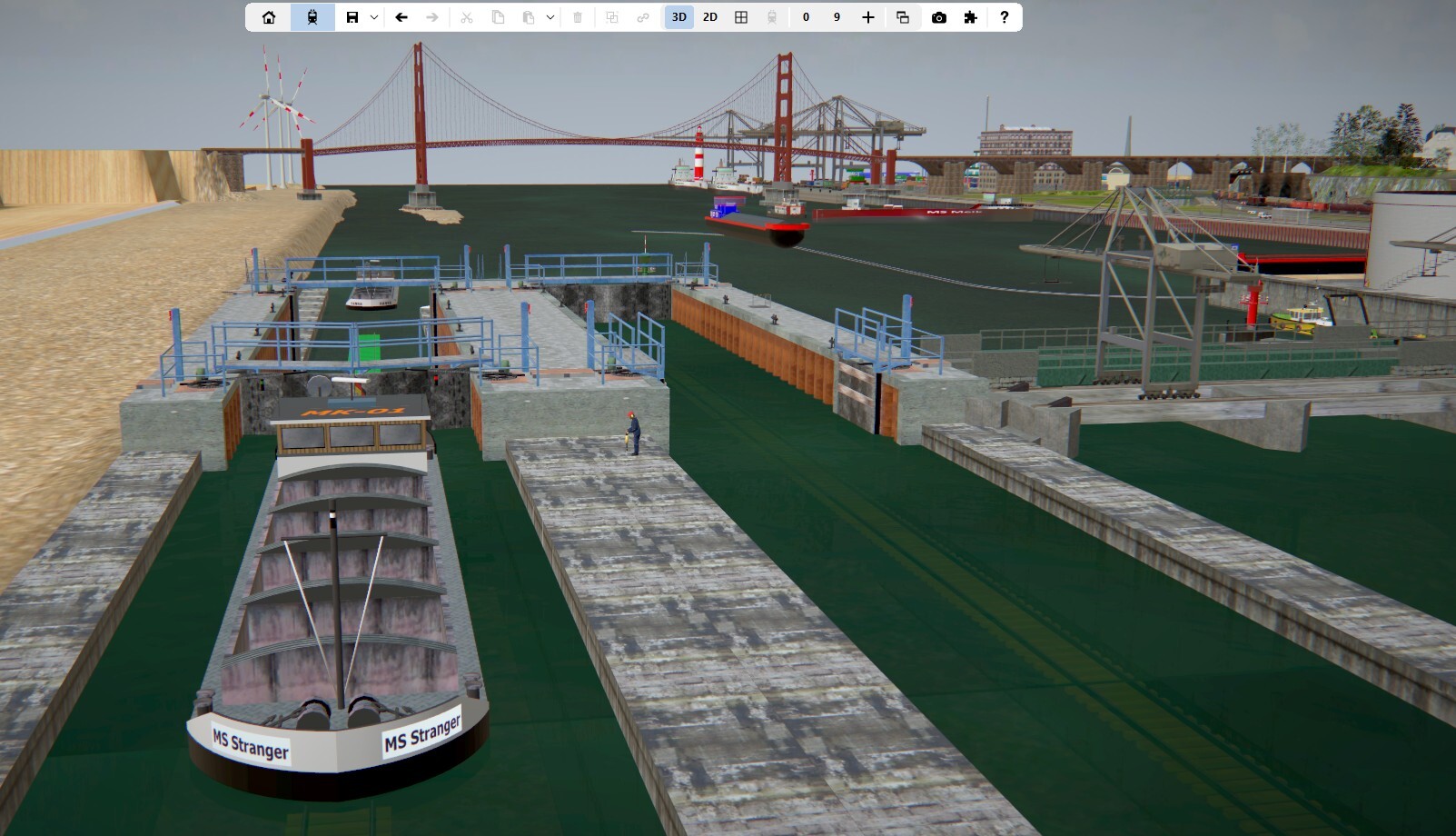The width and height of the screenshot is (1456, 836).
Task: Click the plus add button
Action: [x=868, y=17]
